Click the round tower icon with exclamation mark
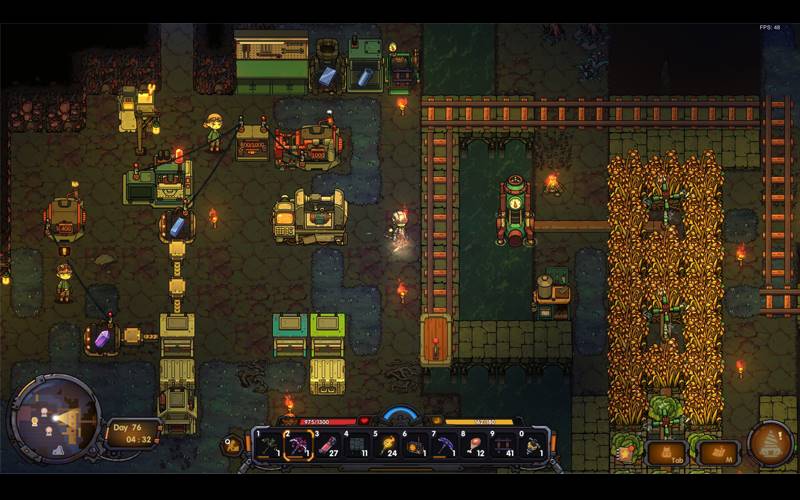This screenshot has height=500, width=800. (x=773, y=444)
